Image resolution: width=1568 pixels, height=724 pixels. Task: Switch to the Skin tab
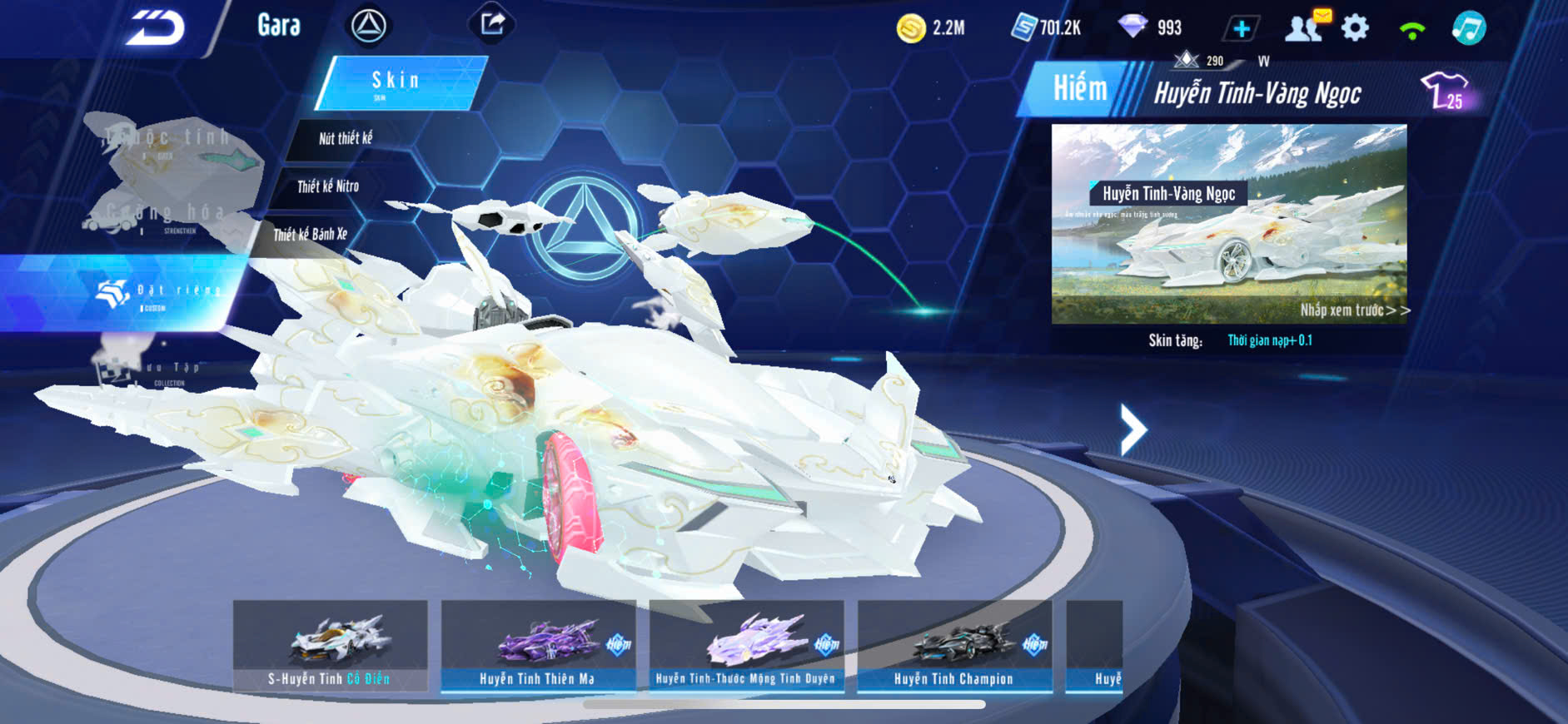(398, 82)
